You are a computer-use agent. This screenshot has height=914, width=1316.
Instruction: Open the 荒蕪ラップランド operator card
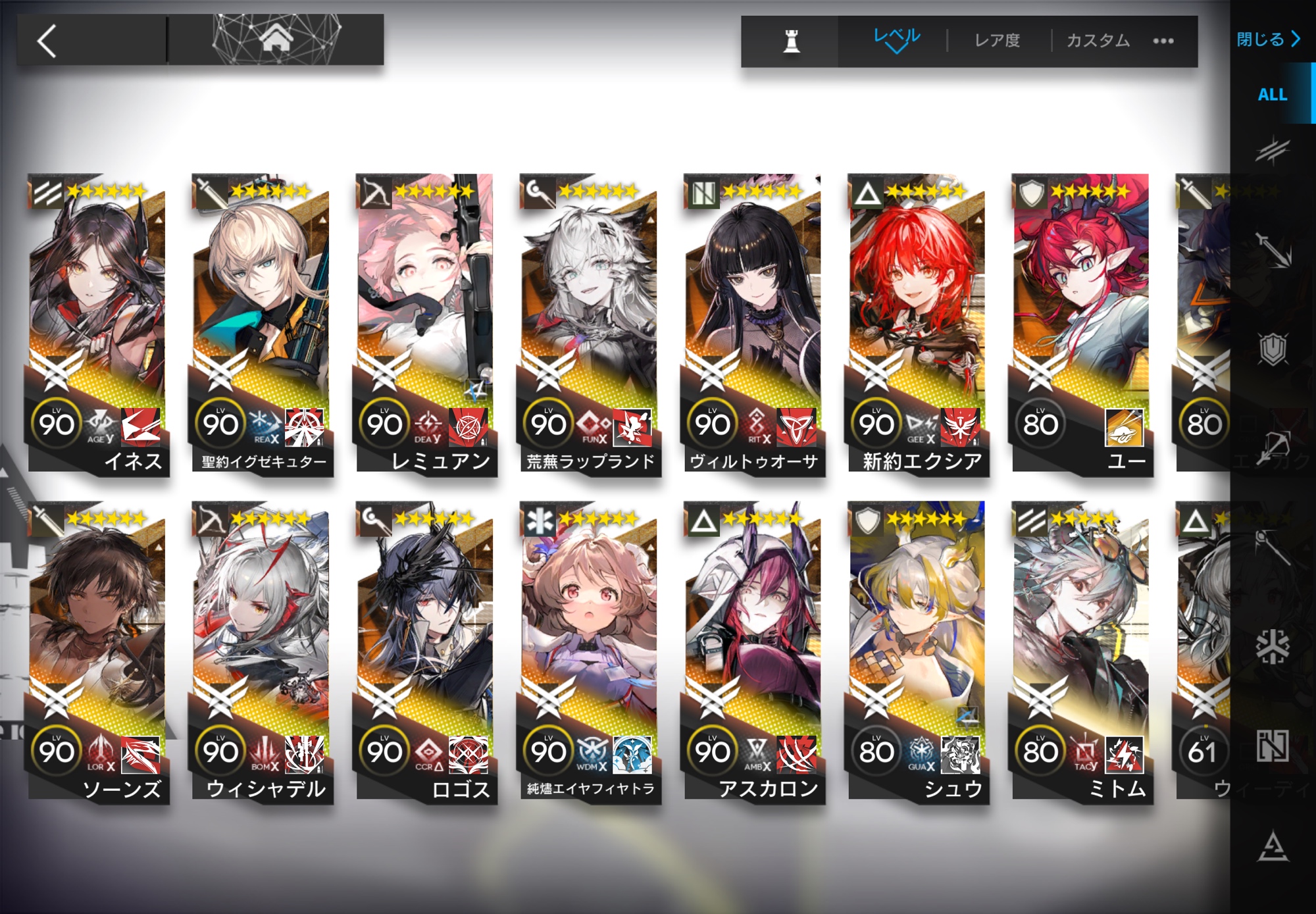[589, 322]
